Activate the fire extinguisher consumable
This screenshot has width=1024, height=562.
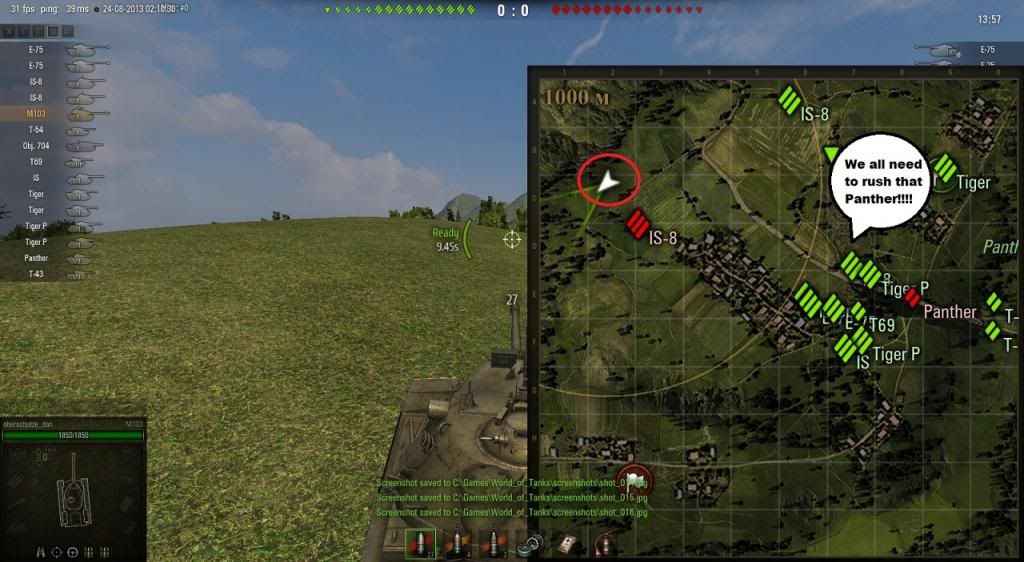click(x=603, y=544)
